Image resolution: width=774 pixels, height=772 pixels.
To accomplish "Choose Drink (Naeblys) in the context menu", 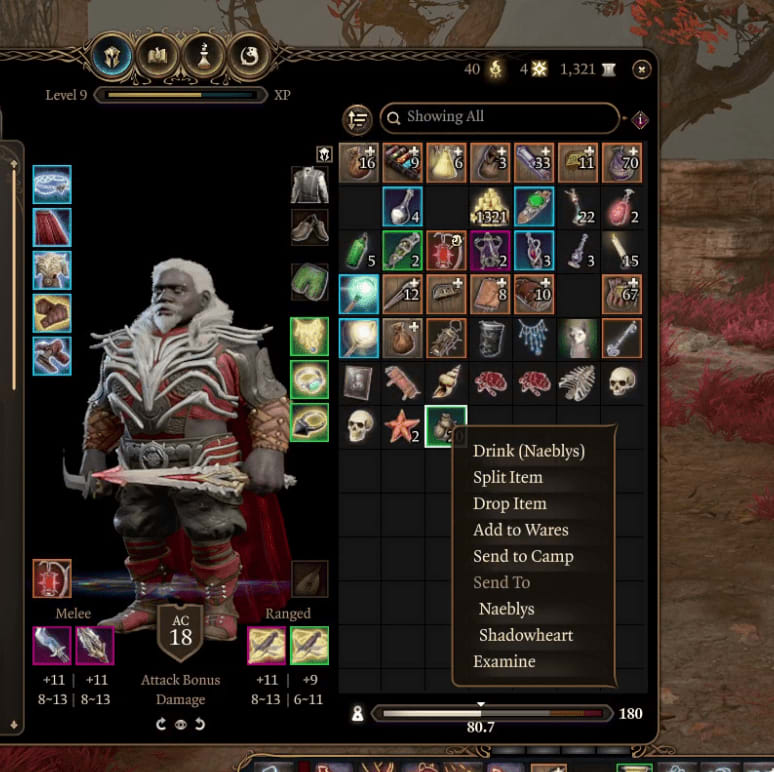I will [x=528, y=451].
